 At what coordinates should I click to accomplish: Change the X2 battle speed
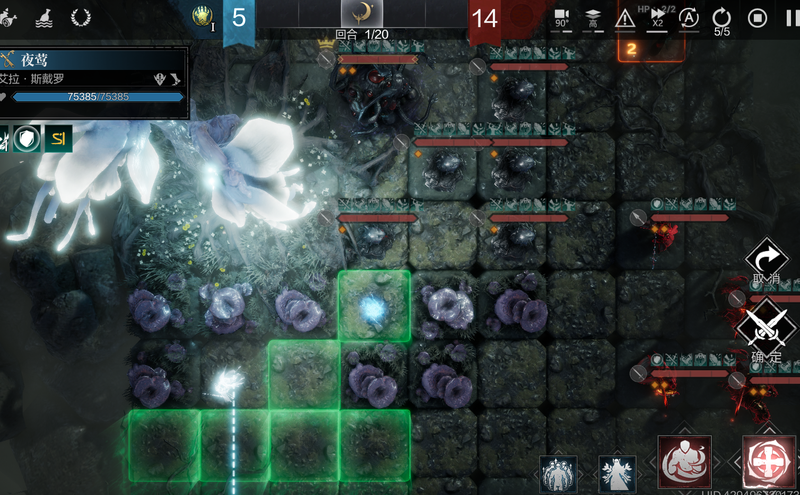click(x=657, y=17)
